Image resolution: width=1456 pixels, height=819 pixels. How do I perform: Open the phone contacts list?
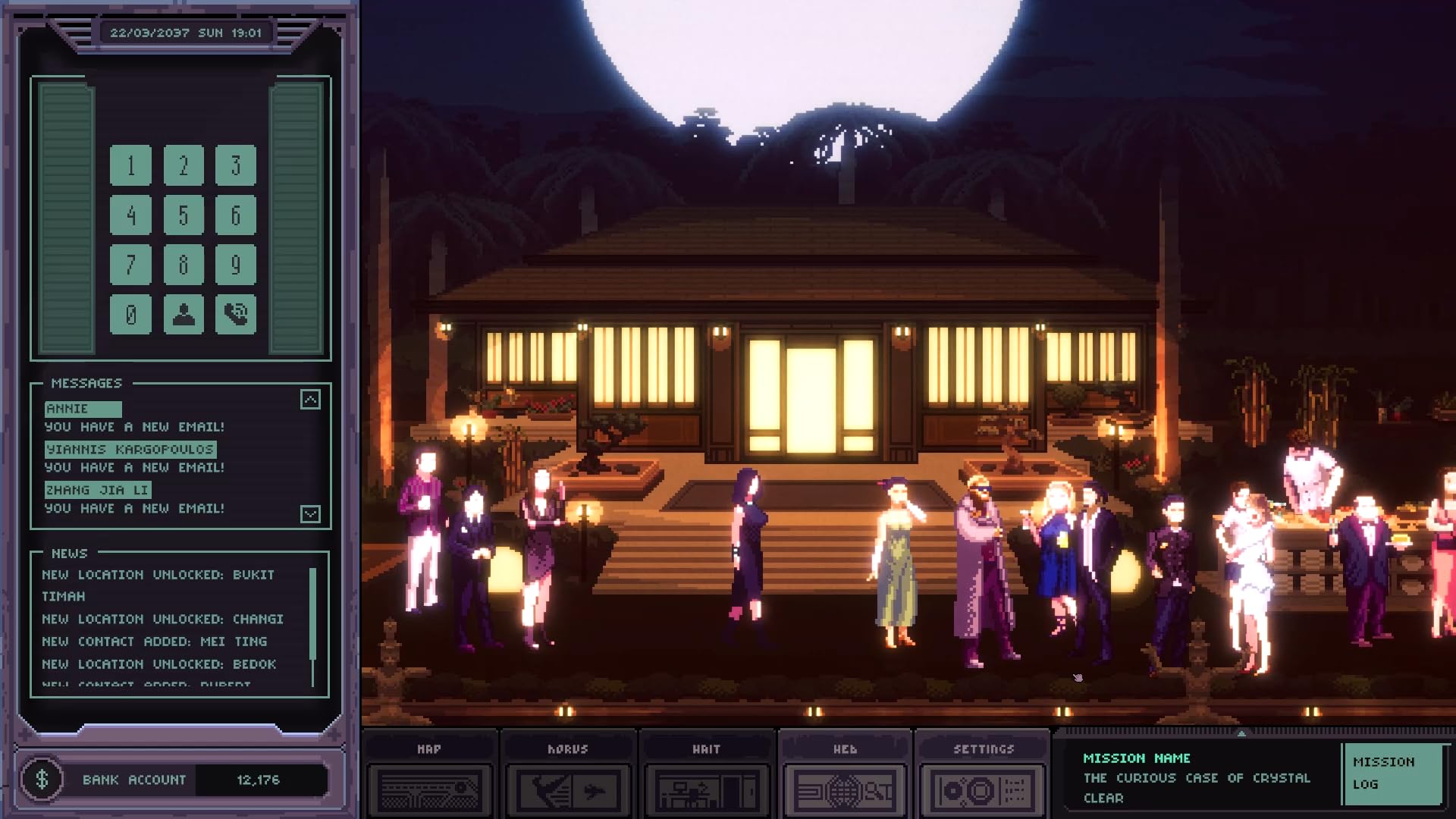[184, 314]
